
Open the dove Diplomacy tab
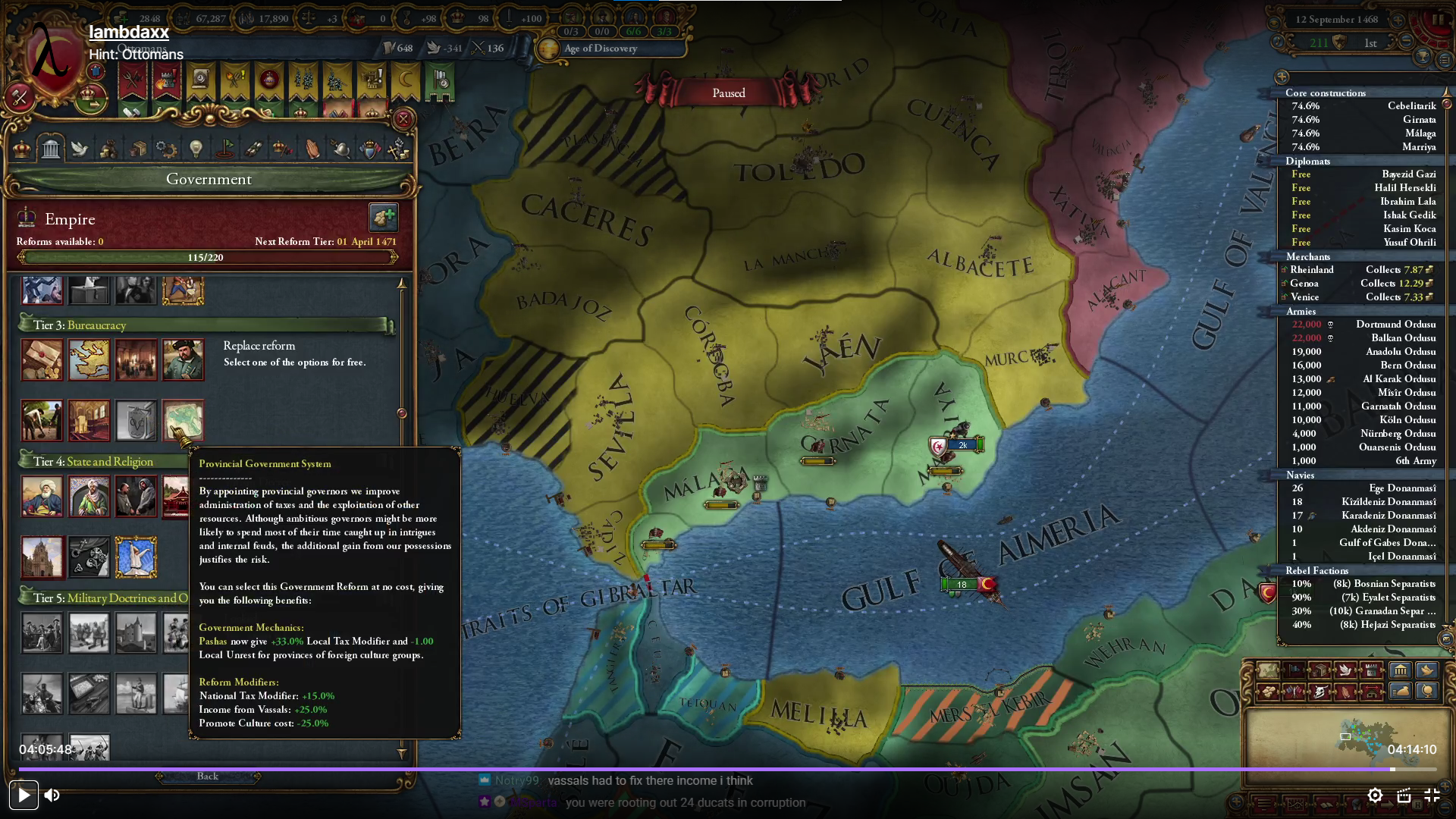point(80,149)
